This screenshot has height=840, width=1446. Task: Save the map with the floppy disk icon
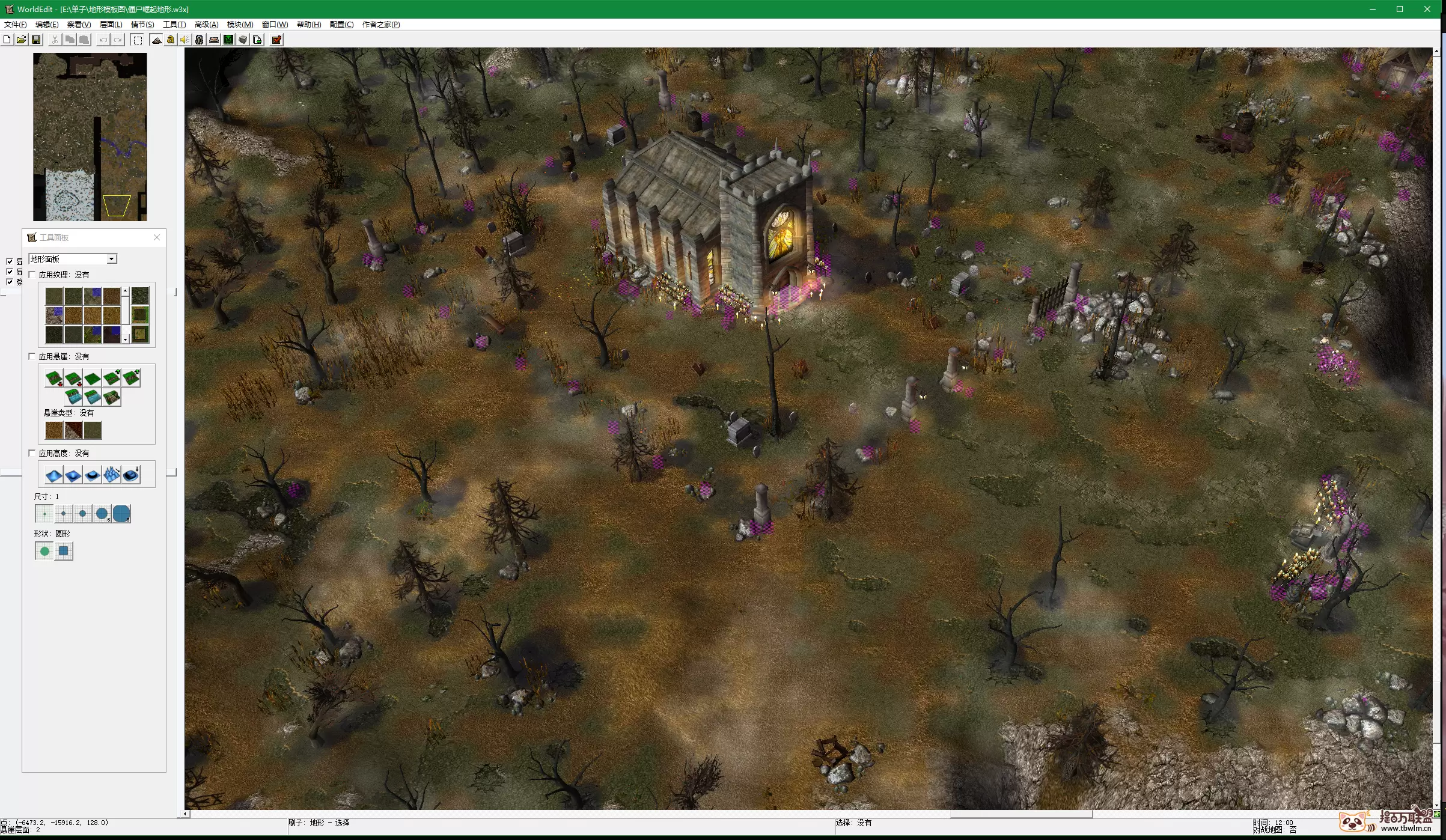coord(36,40)
